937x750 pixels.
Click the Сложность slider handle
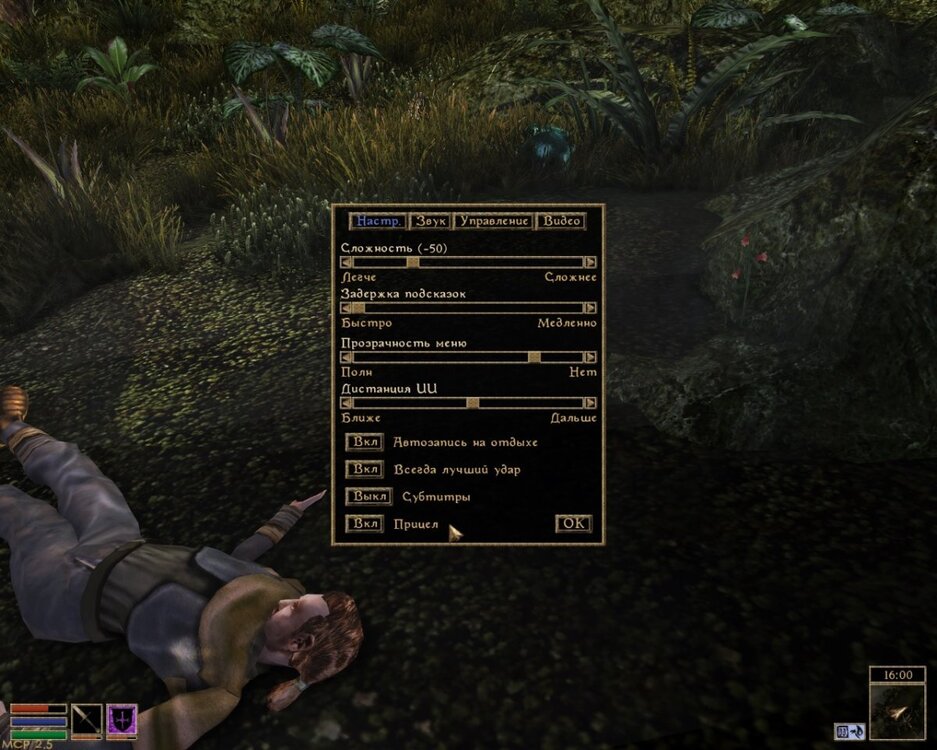pyautogui.click(x=413, y=262)
